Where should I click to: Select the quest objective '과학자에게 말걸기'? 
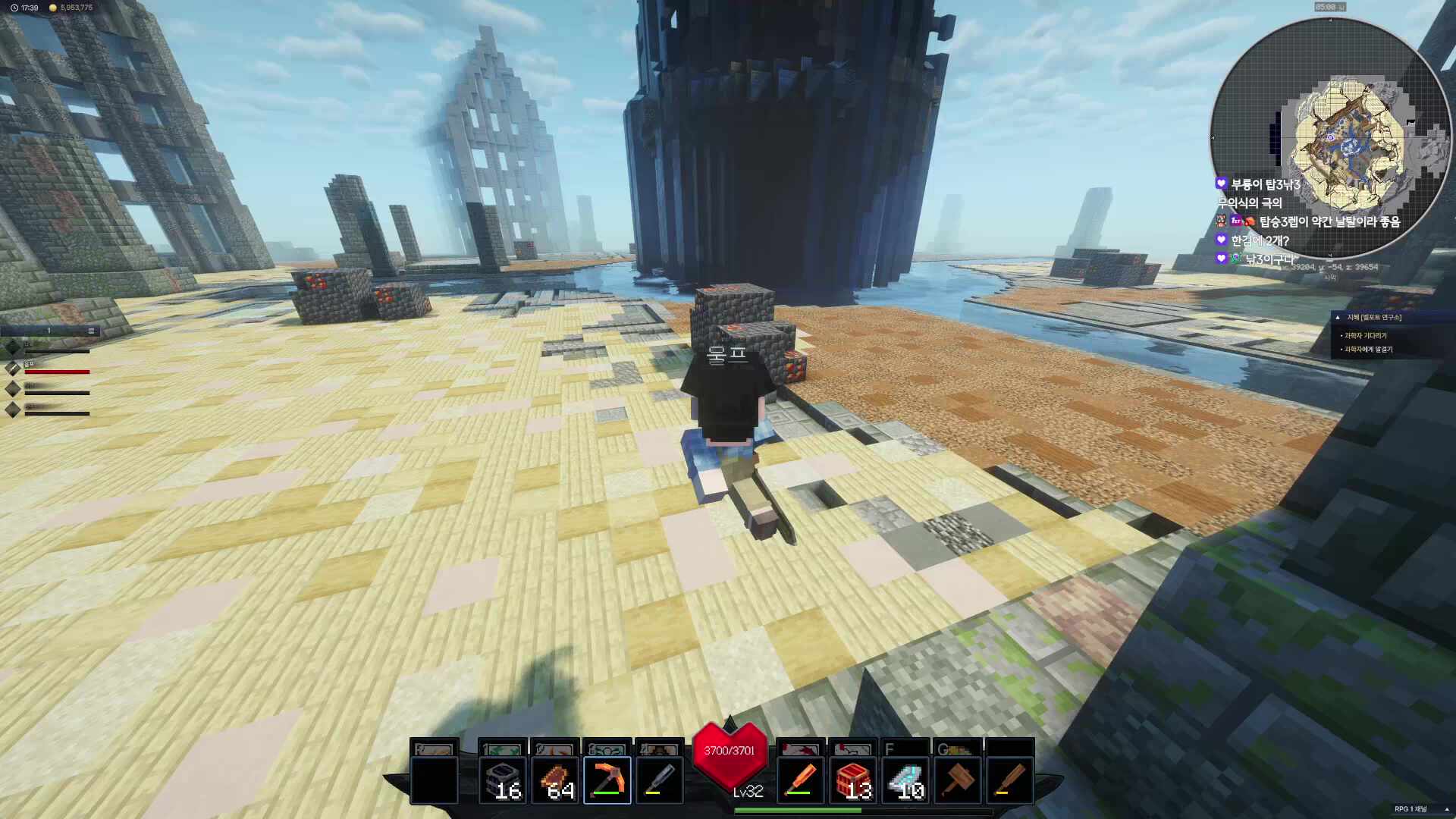[1368, 350]
